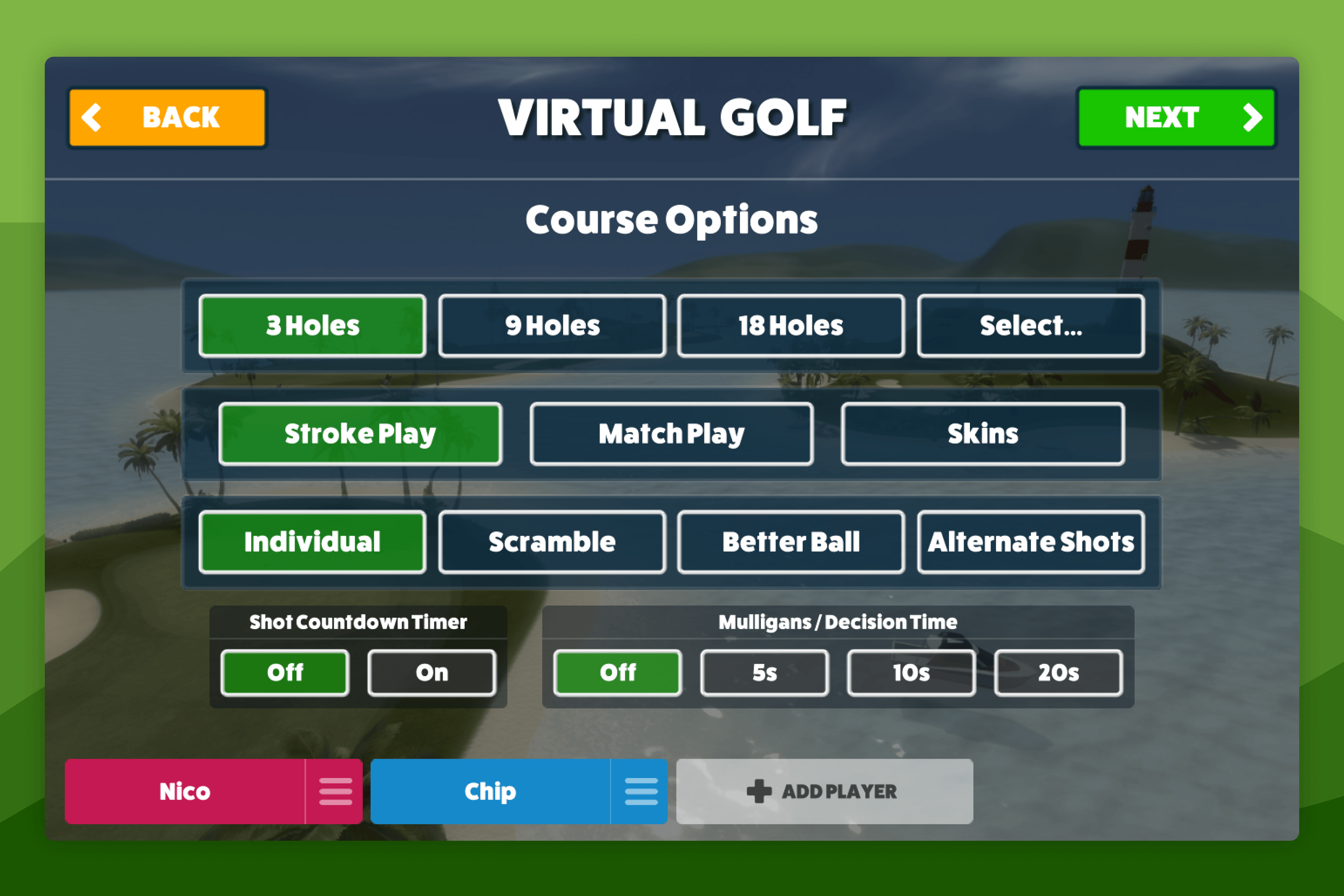Pick Alternate Shots team format
1344x896 pixels.
(1030, 542)
